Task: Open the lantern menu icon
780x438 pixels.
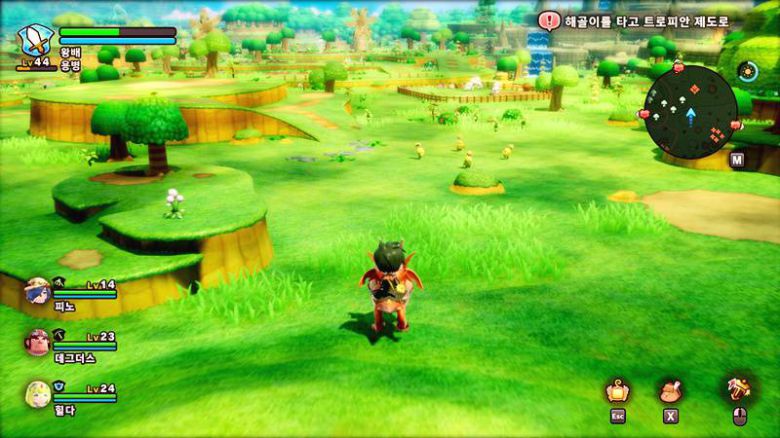Action: coord(618,390)
